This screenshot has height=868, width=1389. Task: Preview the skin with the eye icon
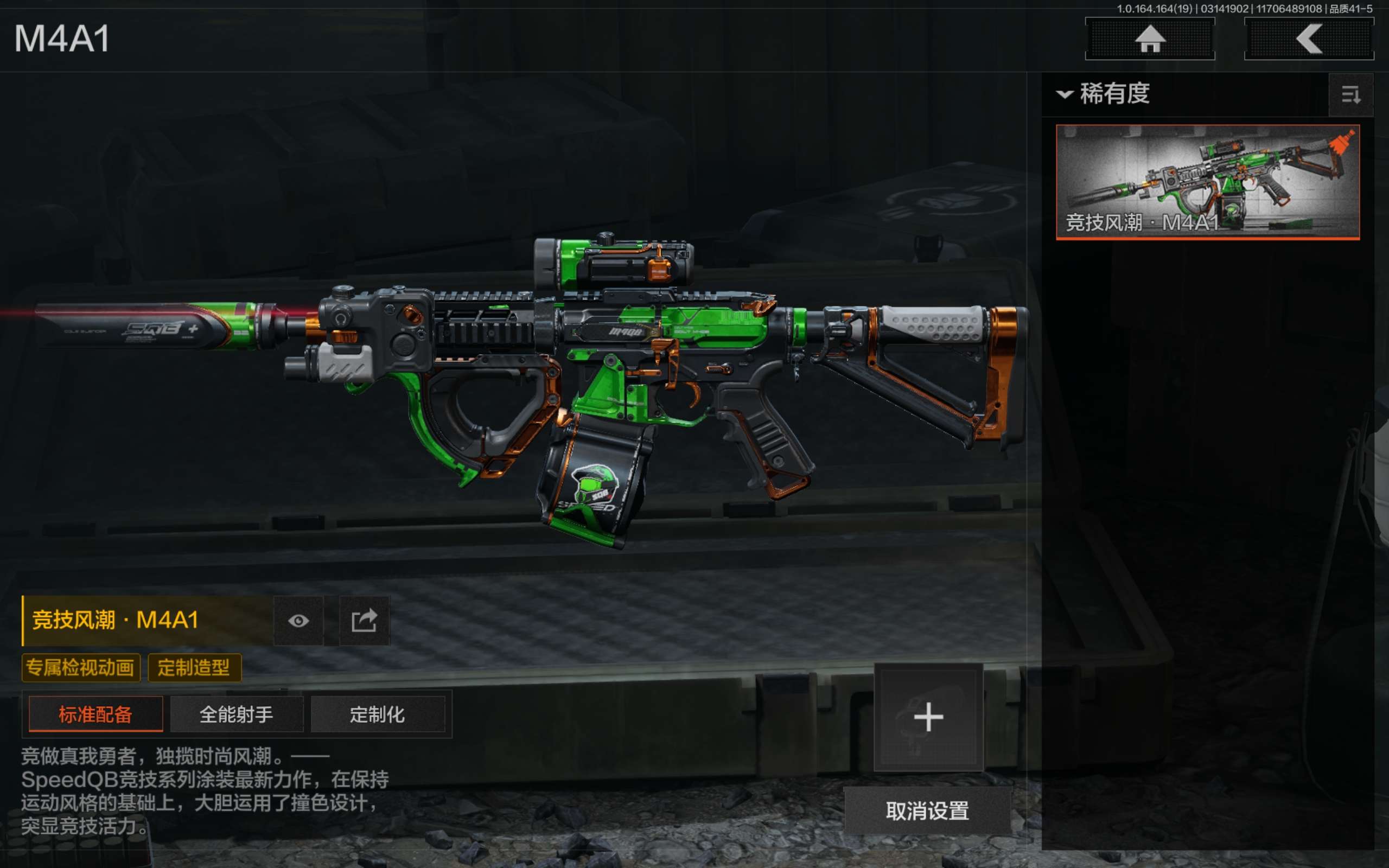(x=298, y=621)
